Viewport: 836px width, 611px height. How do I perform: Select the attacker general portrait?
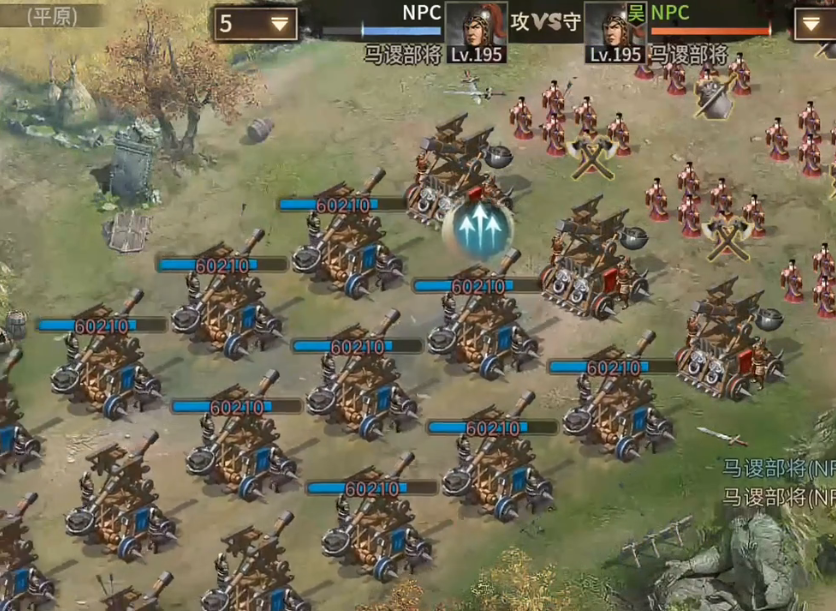pyautogui.click(x=476, y=30)
